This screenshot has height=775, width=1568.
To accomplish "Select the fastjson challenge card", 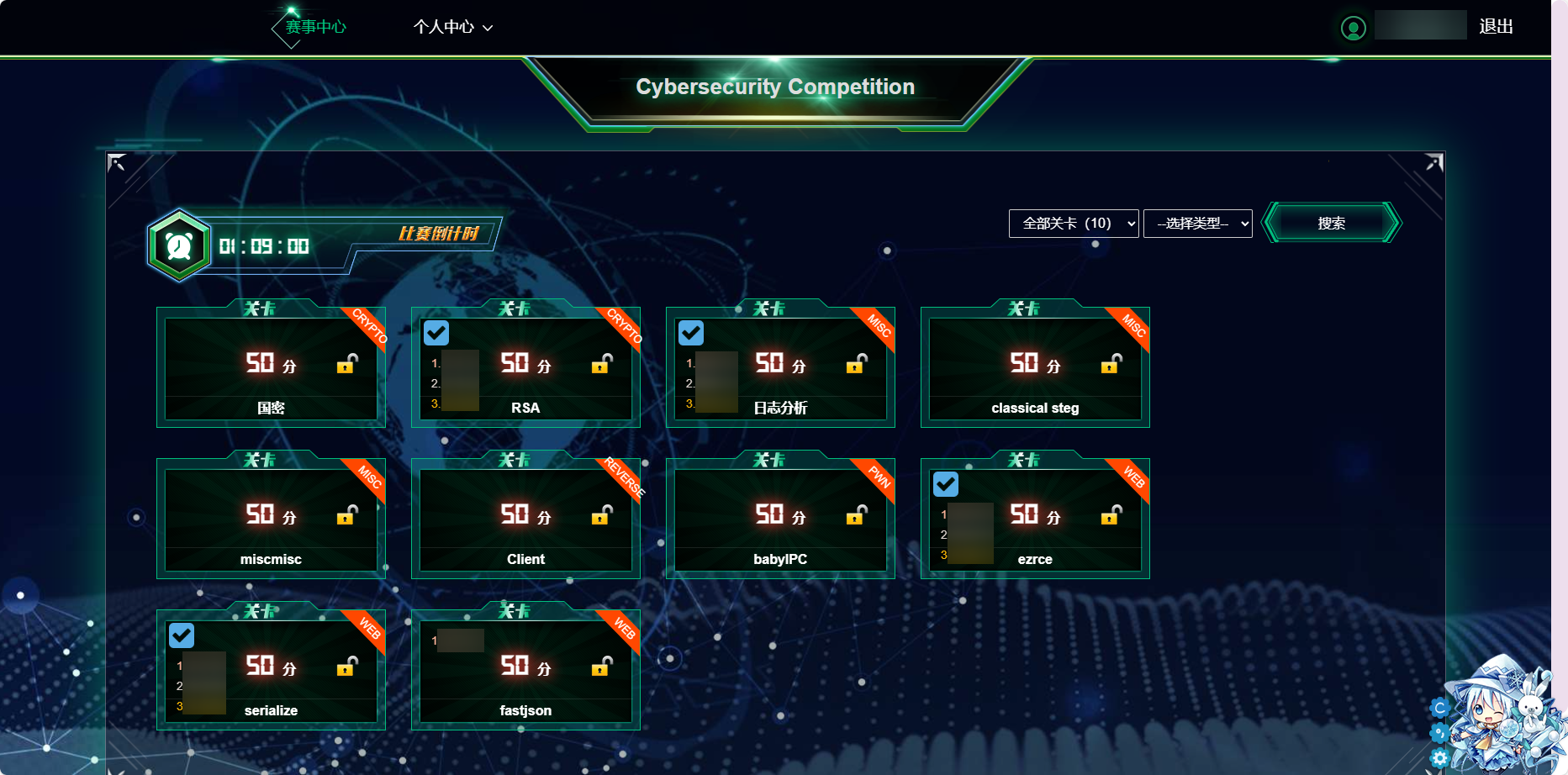I will tap(525, 670).
